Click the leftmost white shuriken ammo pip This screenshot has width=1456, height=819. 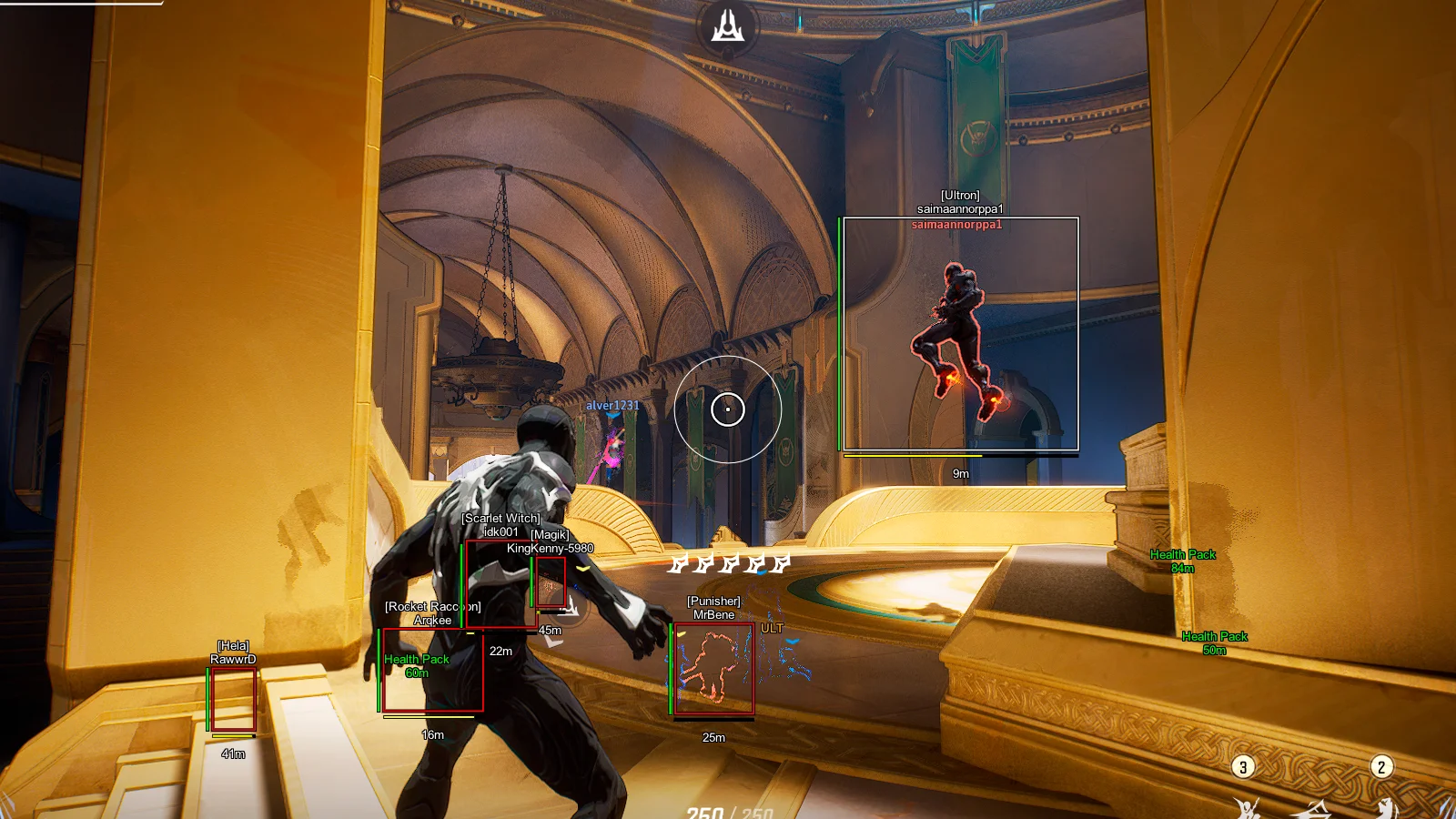[680, 565]
